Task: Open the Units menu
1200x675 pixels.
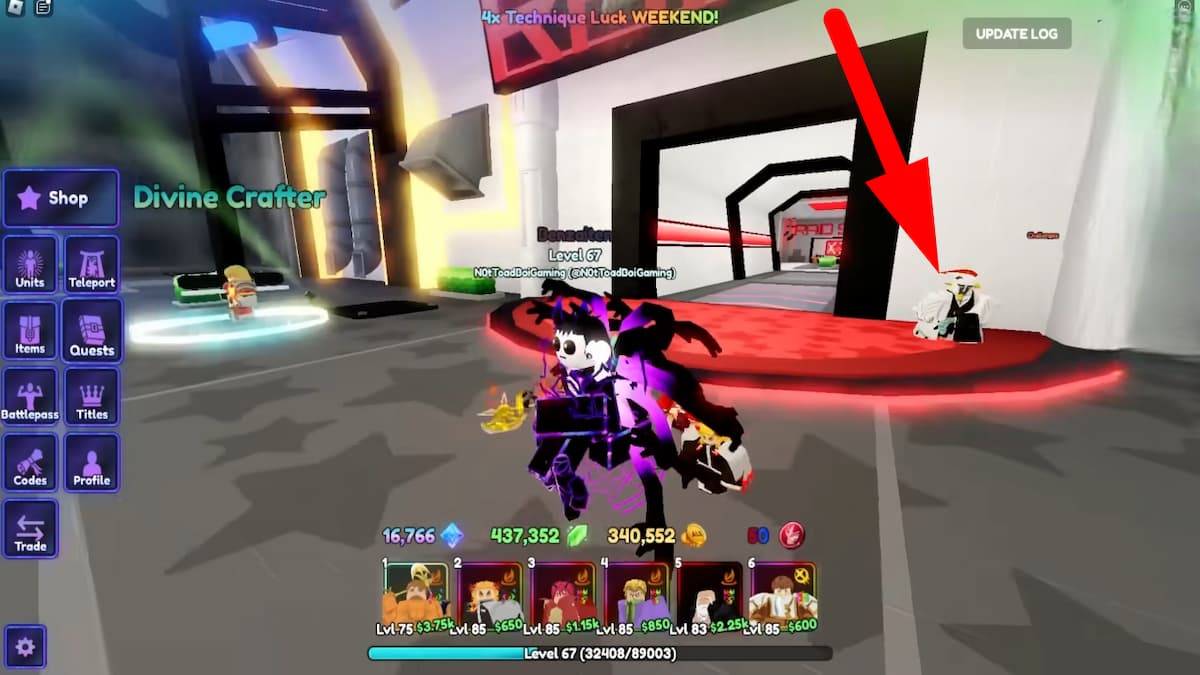Action: pyautogui.click(x=30, y=265)
